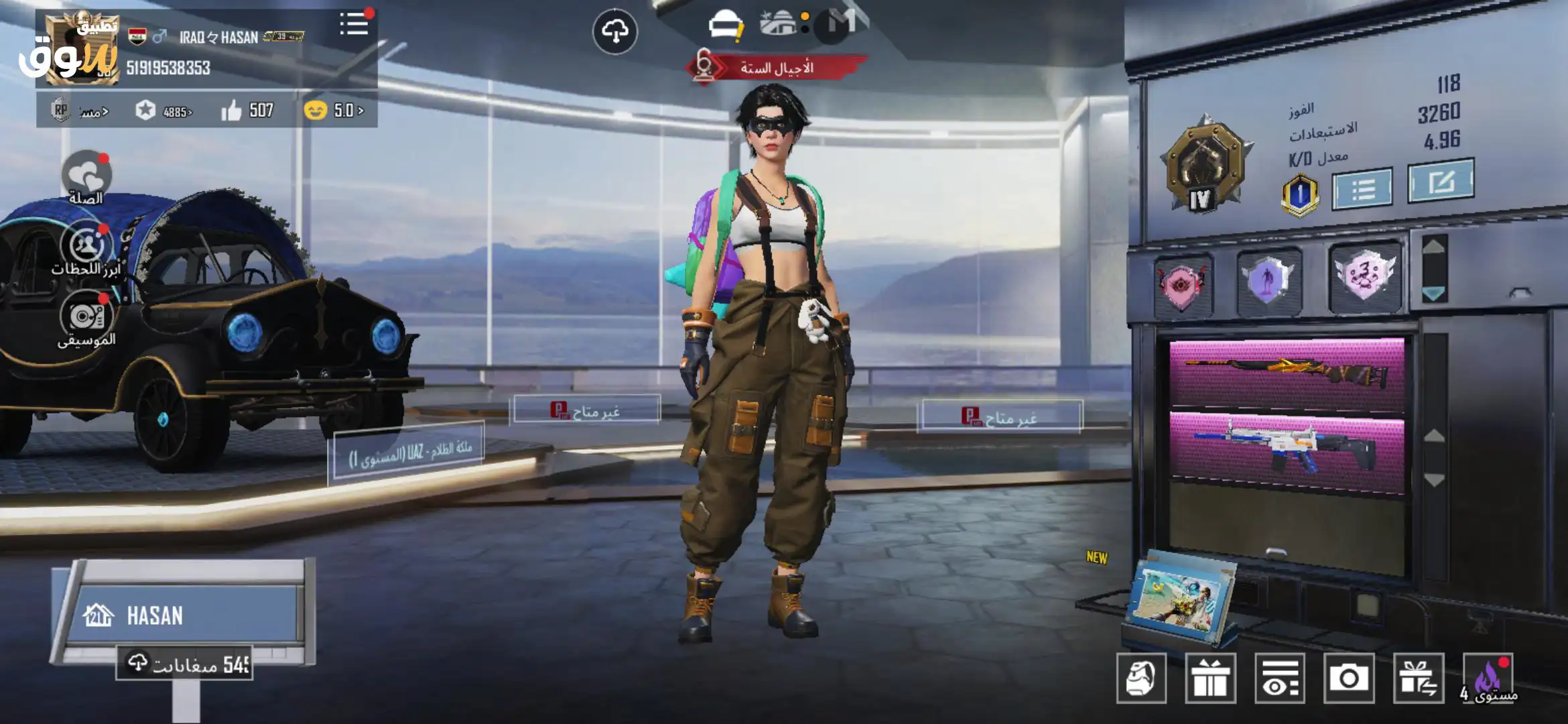Open the stats list button beside the rank badge

click(x=1362, y=189)
